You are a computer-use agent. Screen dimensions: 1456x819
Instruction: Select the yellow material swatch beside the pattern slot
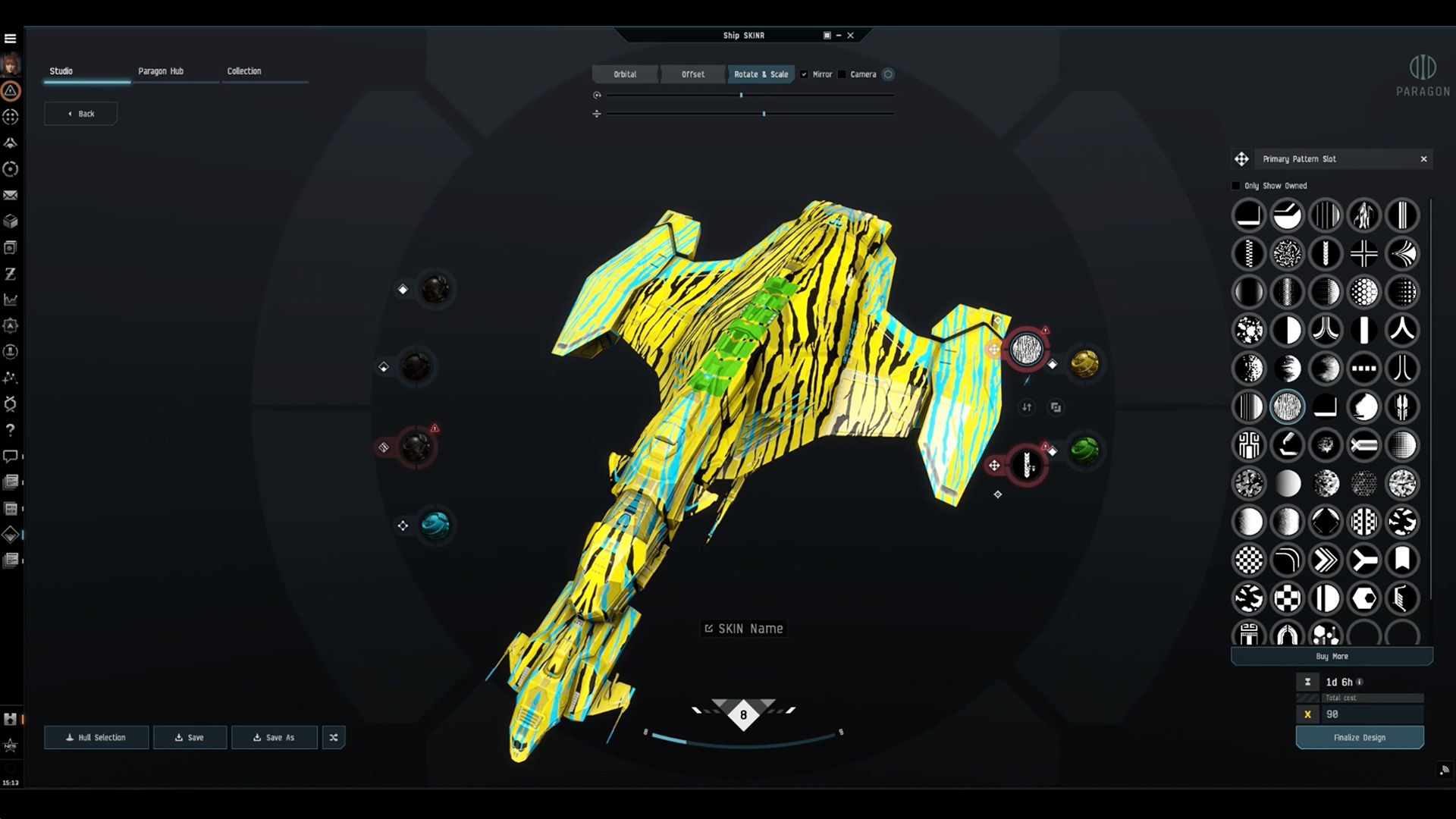pos(1083,364)
